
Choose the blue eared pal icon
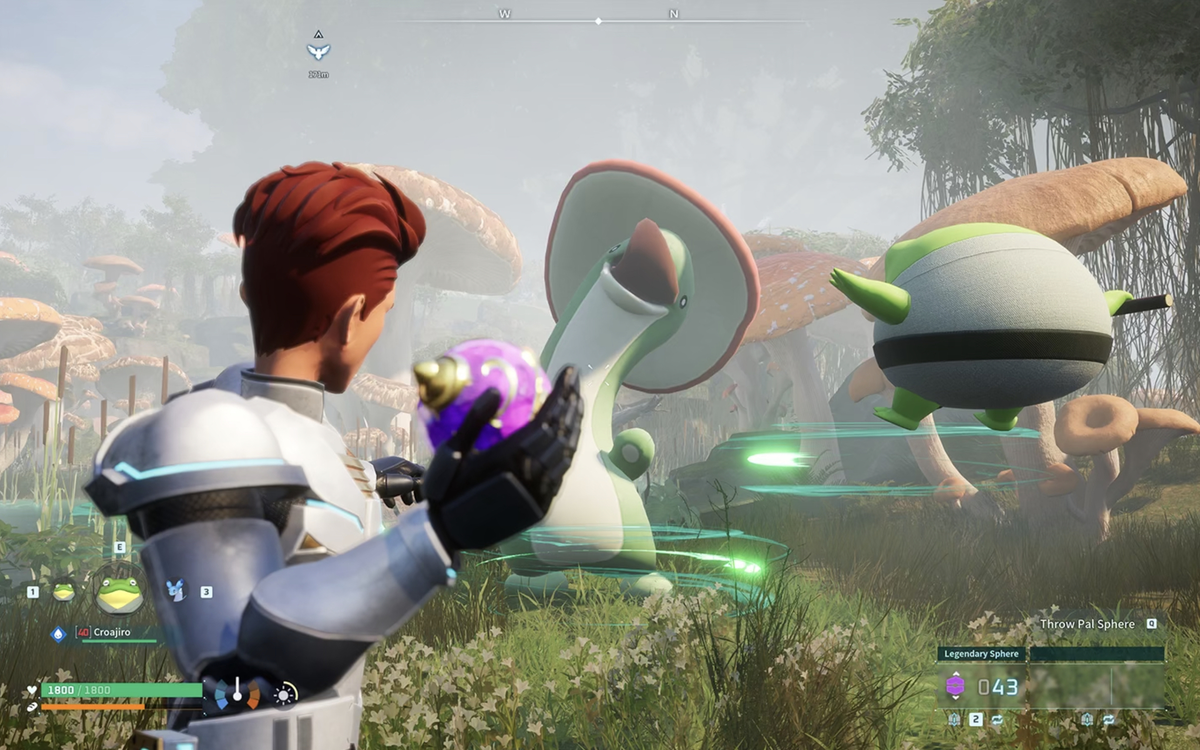coord(177,591)
